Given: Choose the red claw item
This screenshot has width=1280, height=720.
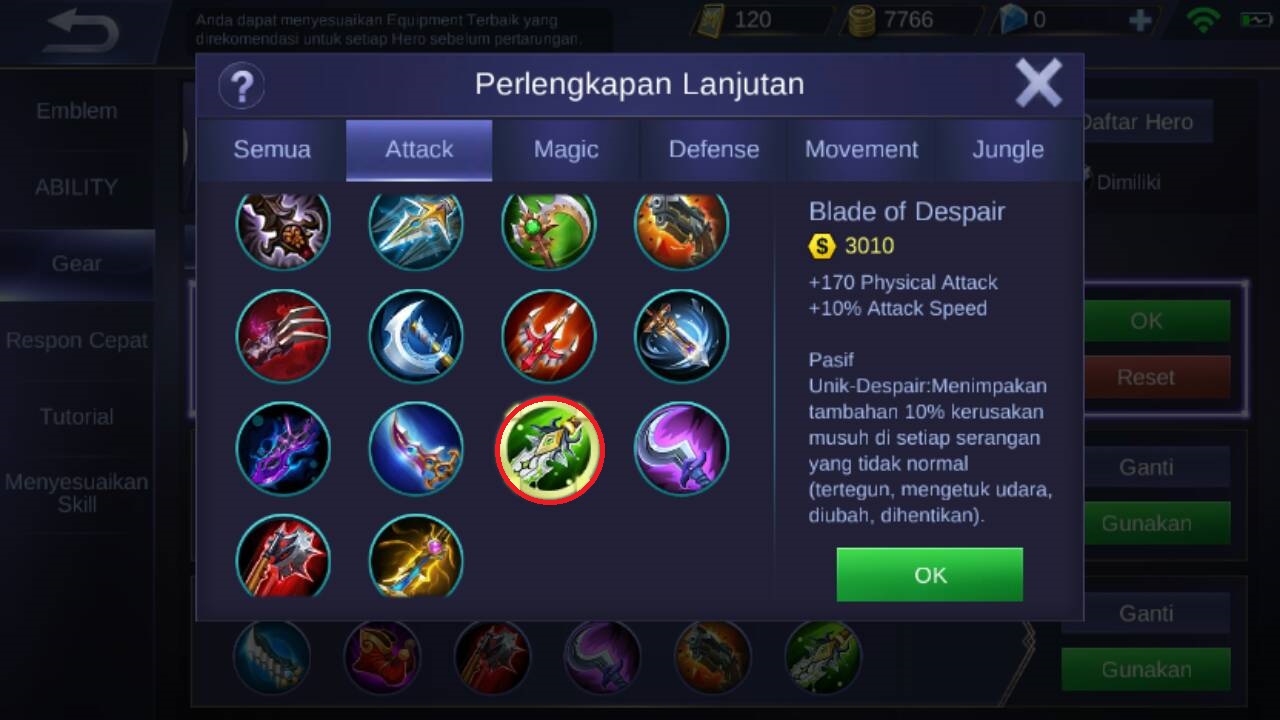Looking at the screenshot, I should coord(283,336).
